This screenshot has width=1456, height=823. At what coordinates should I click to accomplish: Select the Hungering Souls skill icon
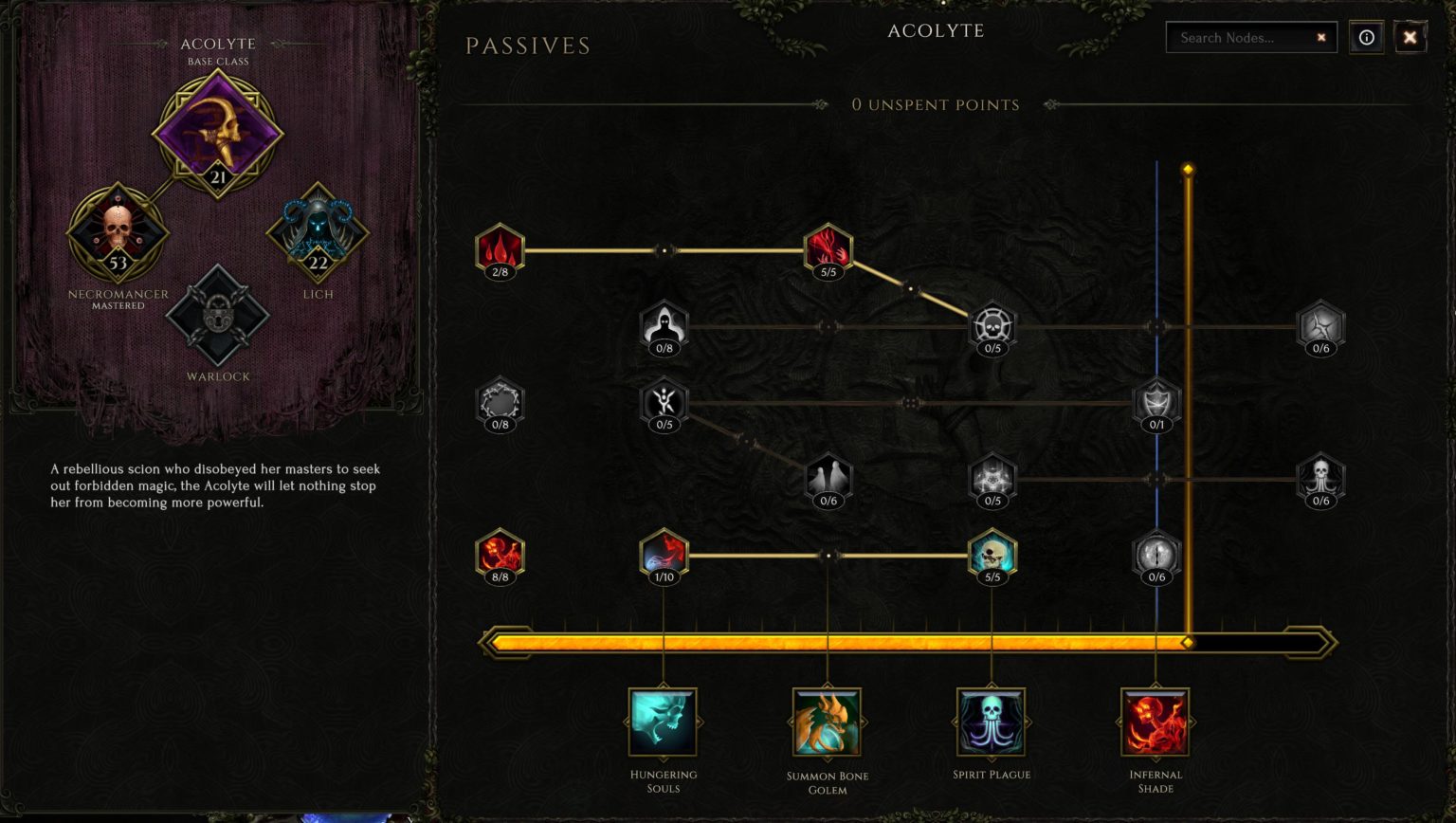[x=664, y=721]
